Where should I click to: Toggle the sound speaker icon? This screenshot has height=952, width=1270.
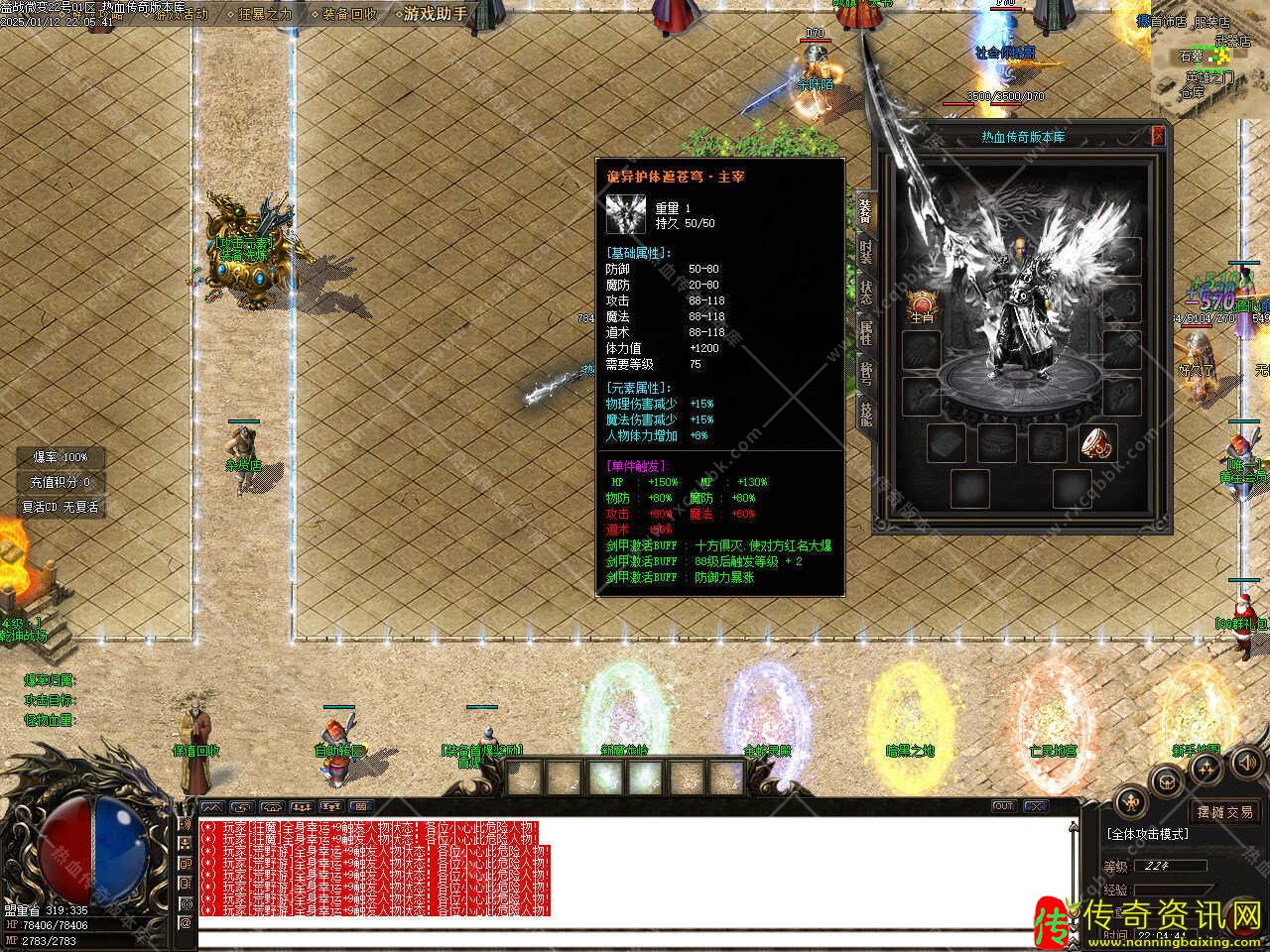(x=1247, y=763)
